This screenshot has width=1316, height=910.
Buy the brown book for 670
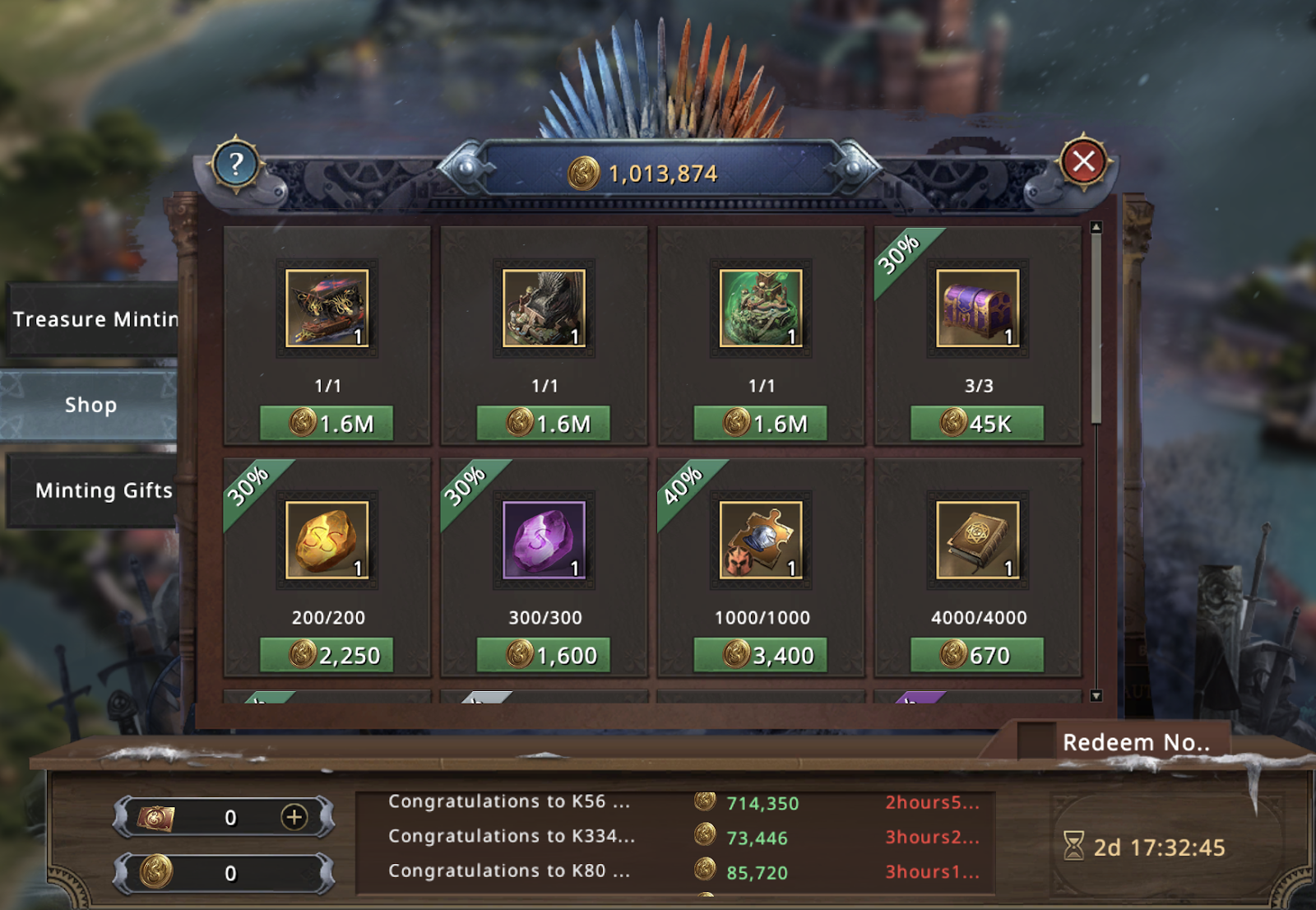[977, 656]
